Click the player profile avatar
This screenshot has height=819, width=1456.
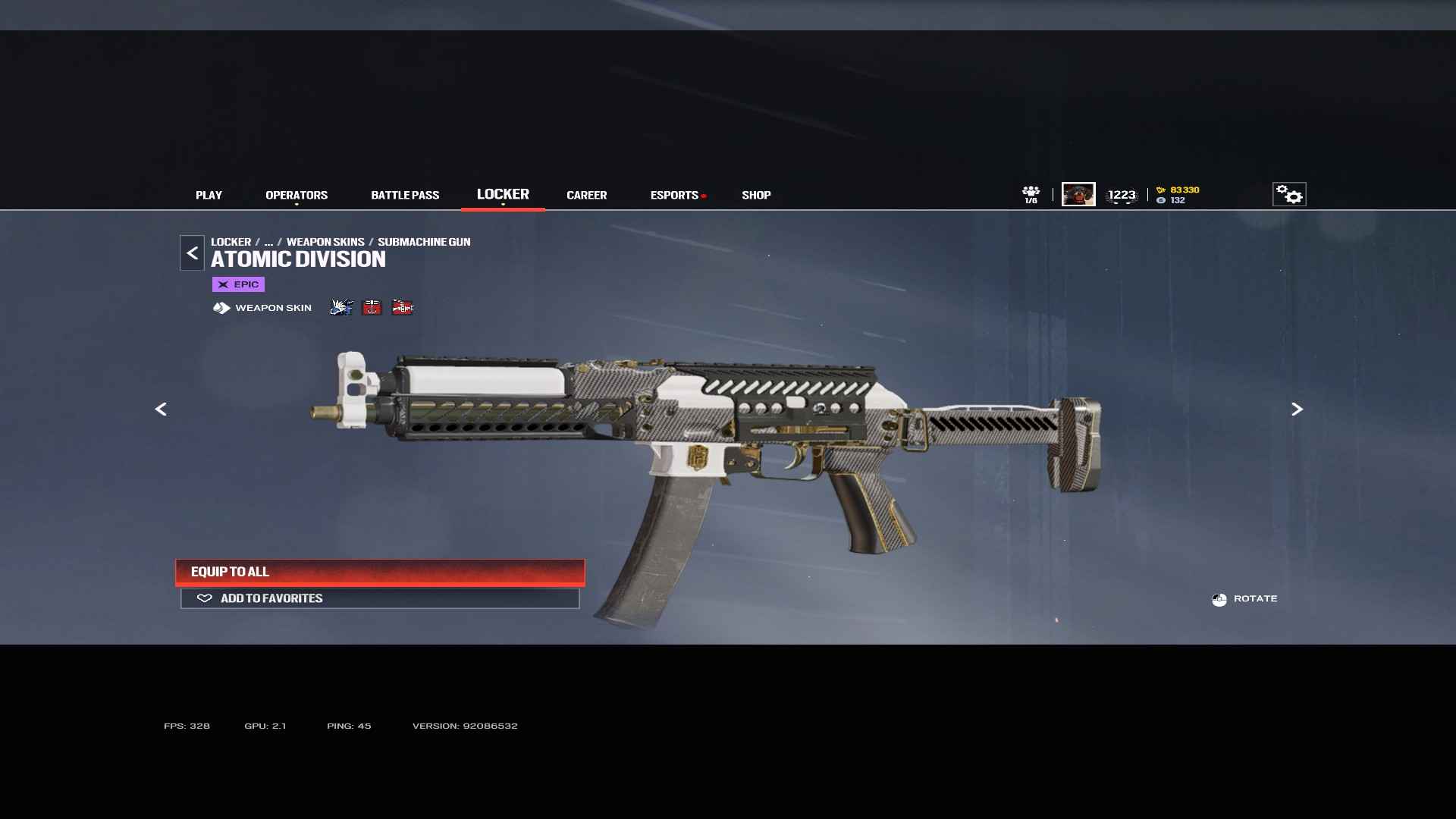point(1078,194)
